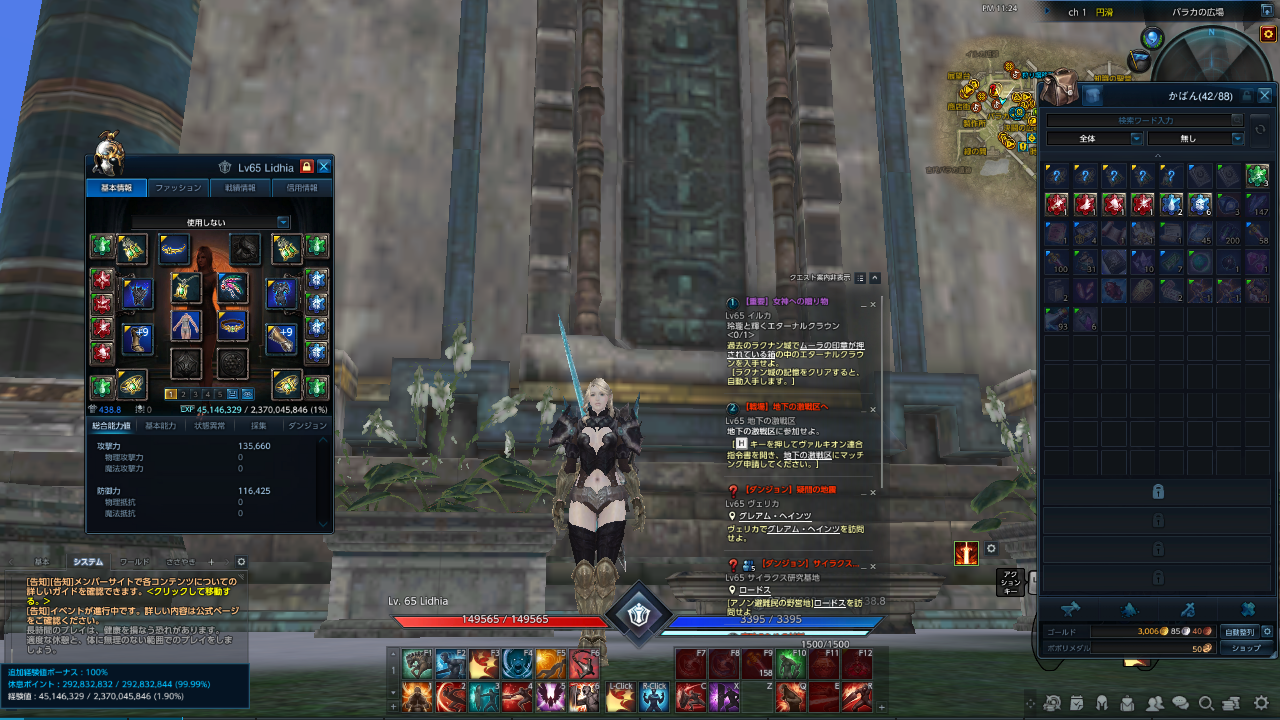Click the social/friends icon in system menu

[x=1154, y=704]
